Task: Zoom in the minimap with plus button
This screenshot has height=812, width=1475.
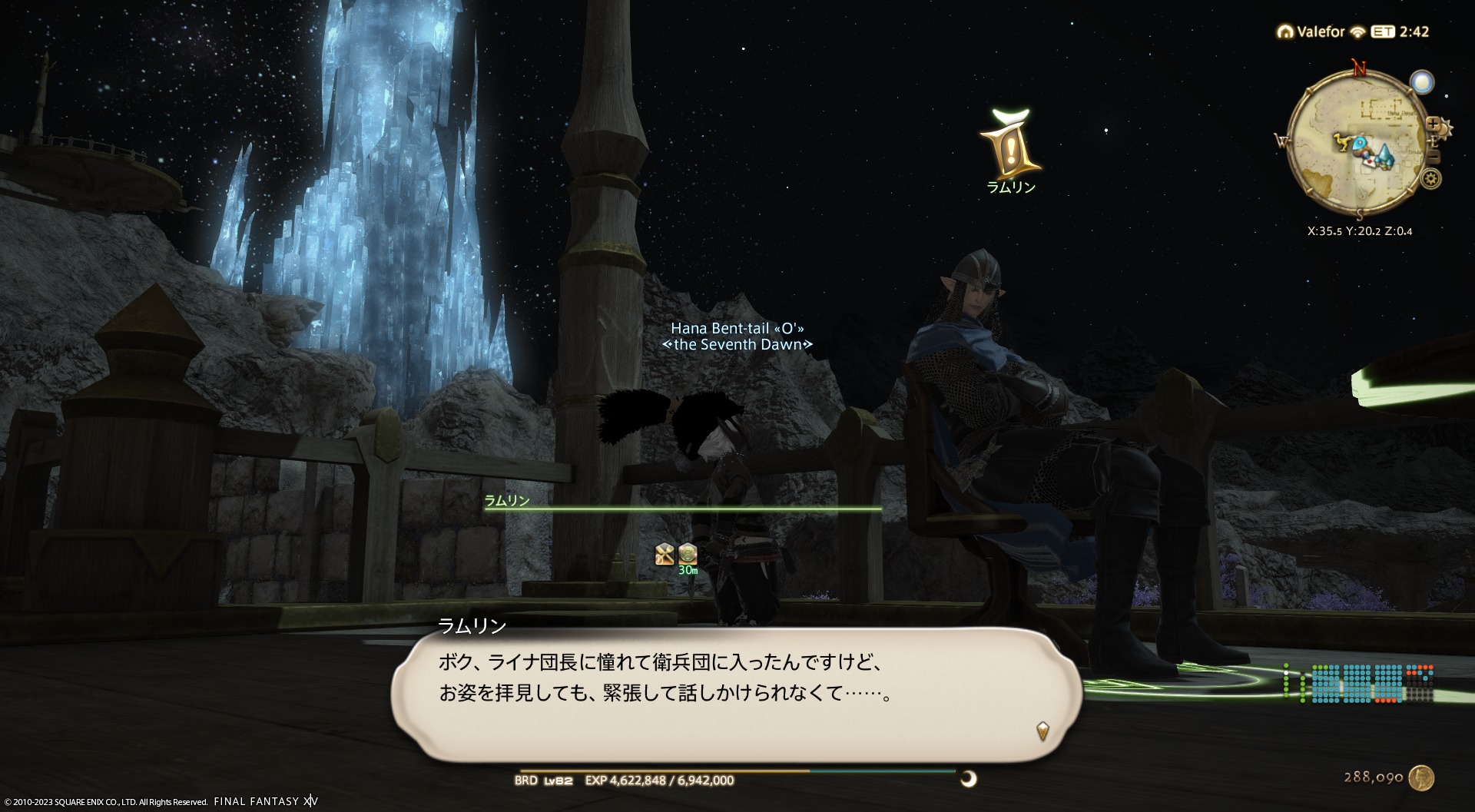Action: tap(1433, 123)
